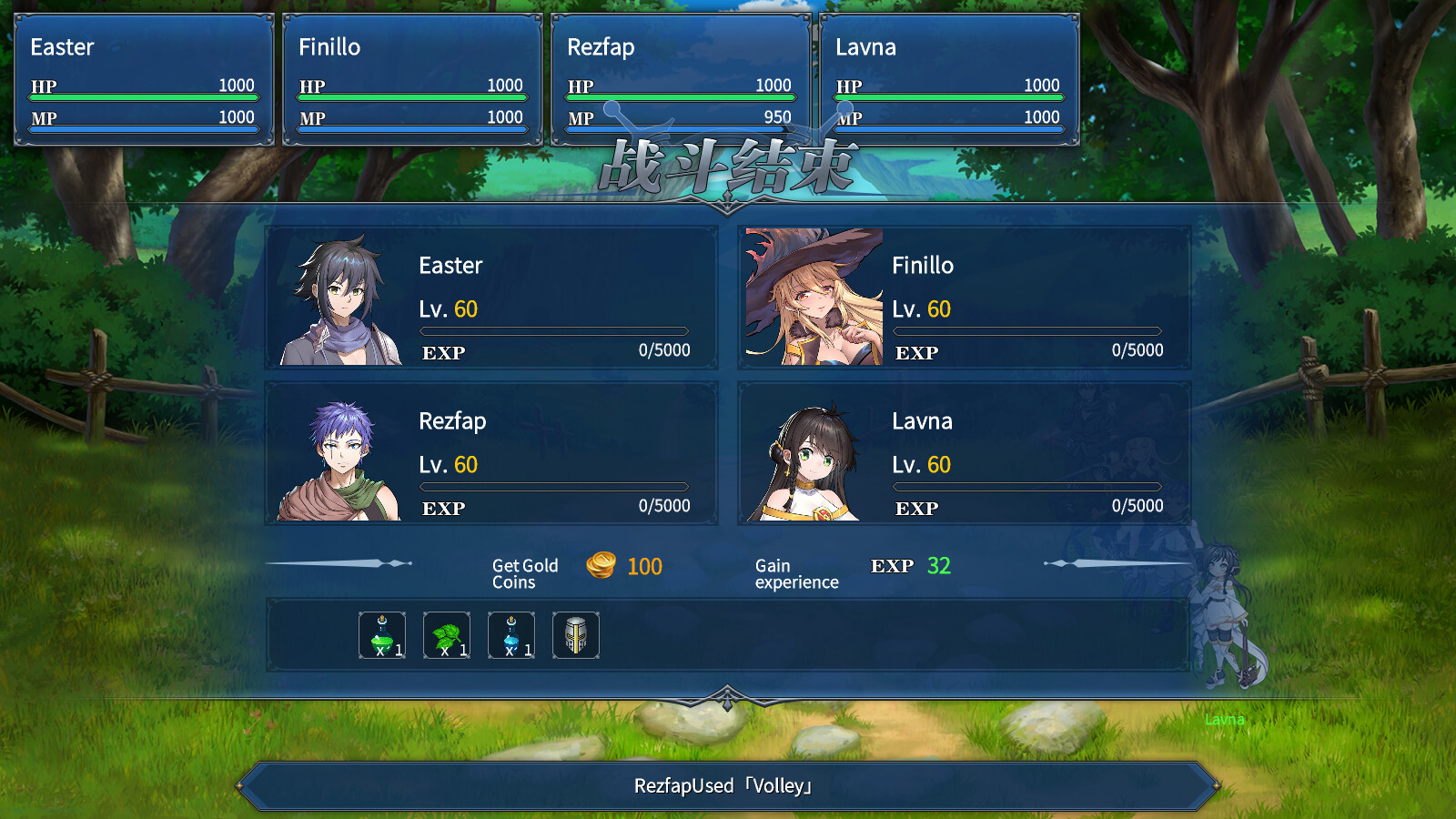
Task: Select the knight helmet item reward
Action: pos(576,635)
